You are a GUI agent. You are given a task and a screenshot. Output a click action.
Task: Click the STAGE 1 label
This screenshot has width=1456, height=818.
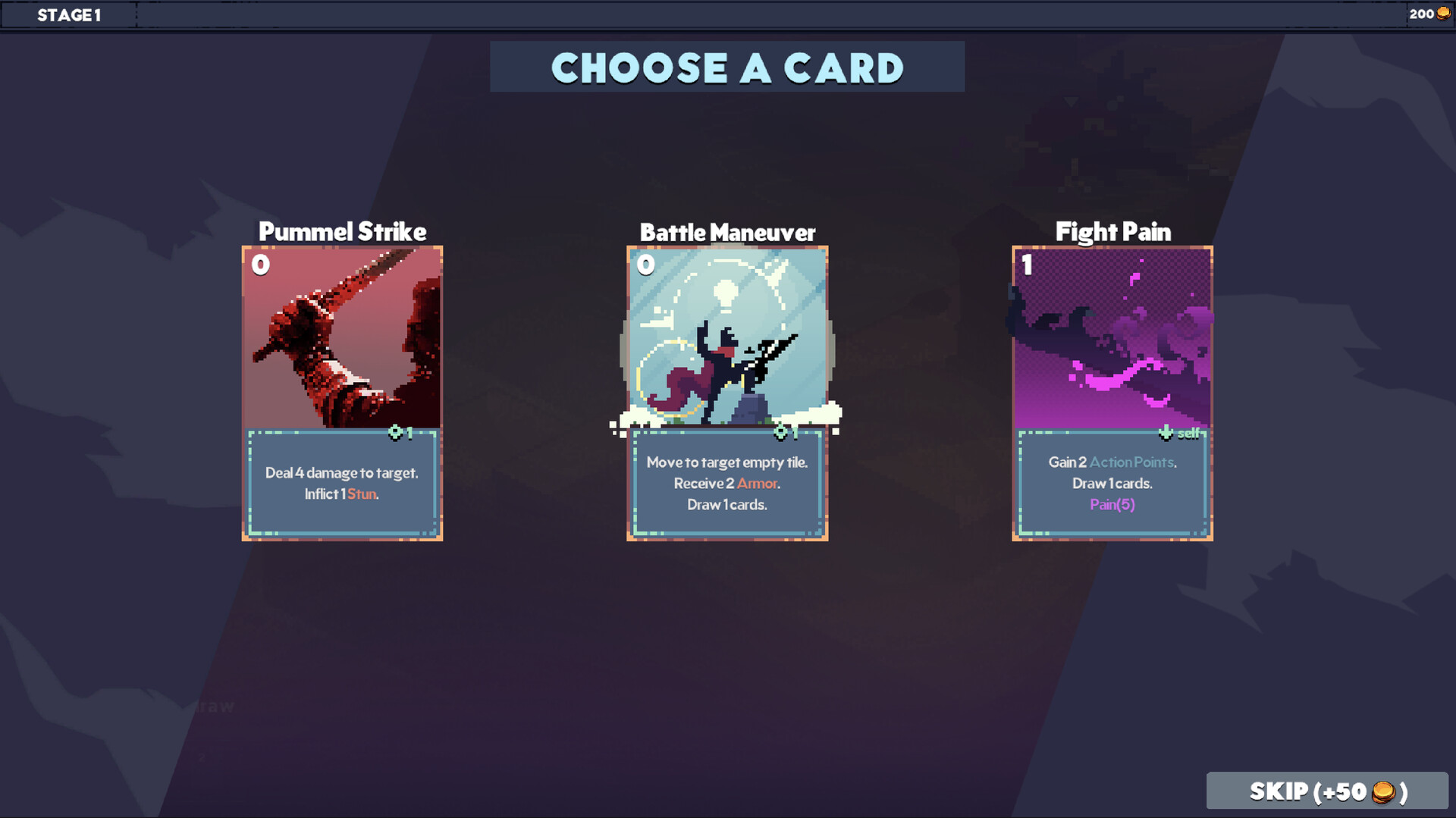point(70,14)
